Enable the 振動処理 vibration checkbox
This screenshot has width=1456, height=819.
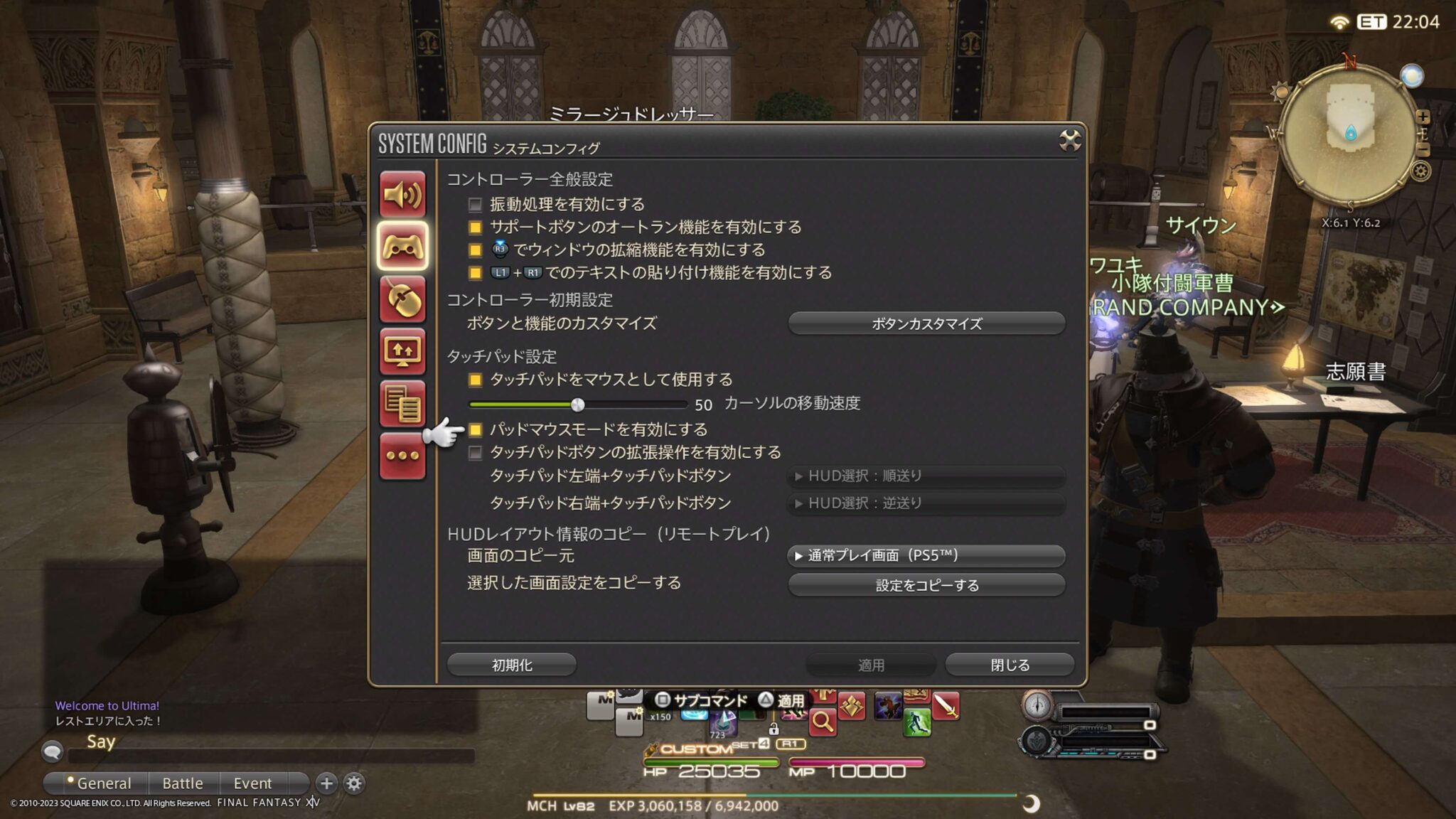click(475, 204)
